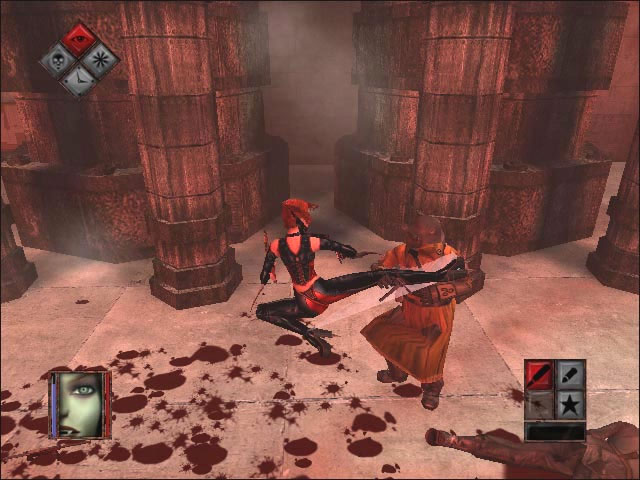The width and height of the screenshot is (640, 480).
Task: Click Rayne's face portrait
Action: [x=80, y=403]
